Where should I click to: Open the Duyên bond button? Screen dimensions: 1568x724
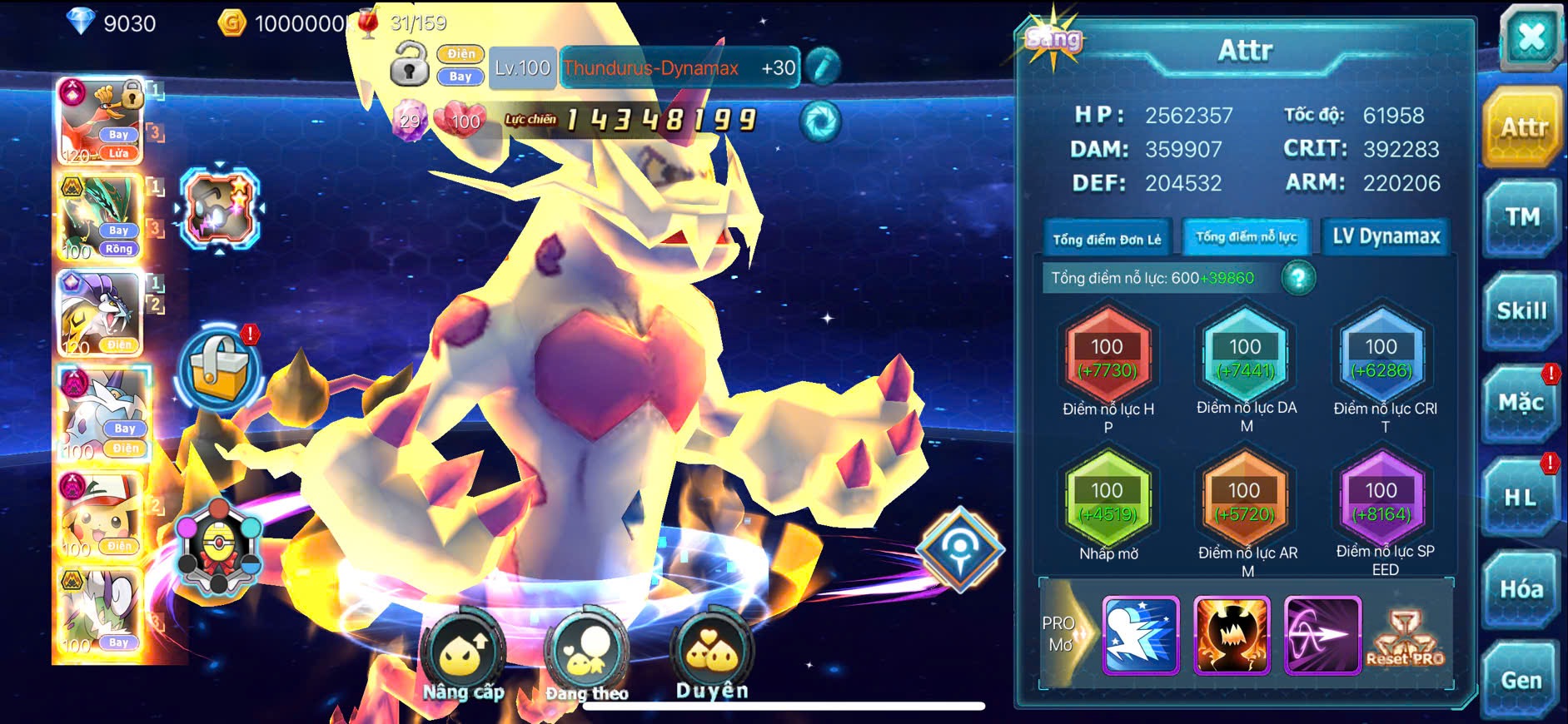pyautogui.click(x=712, y=657)
